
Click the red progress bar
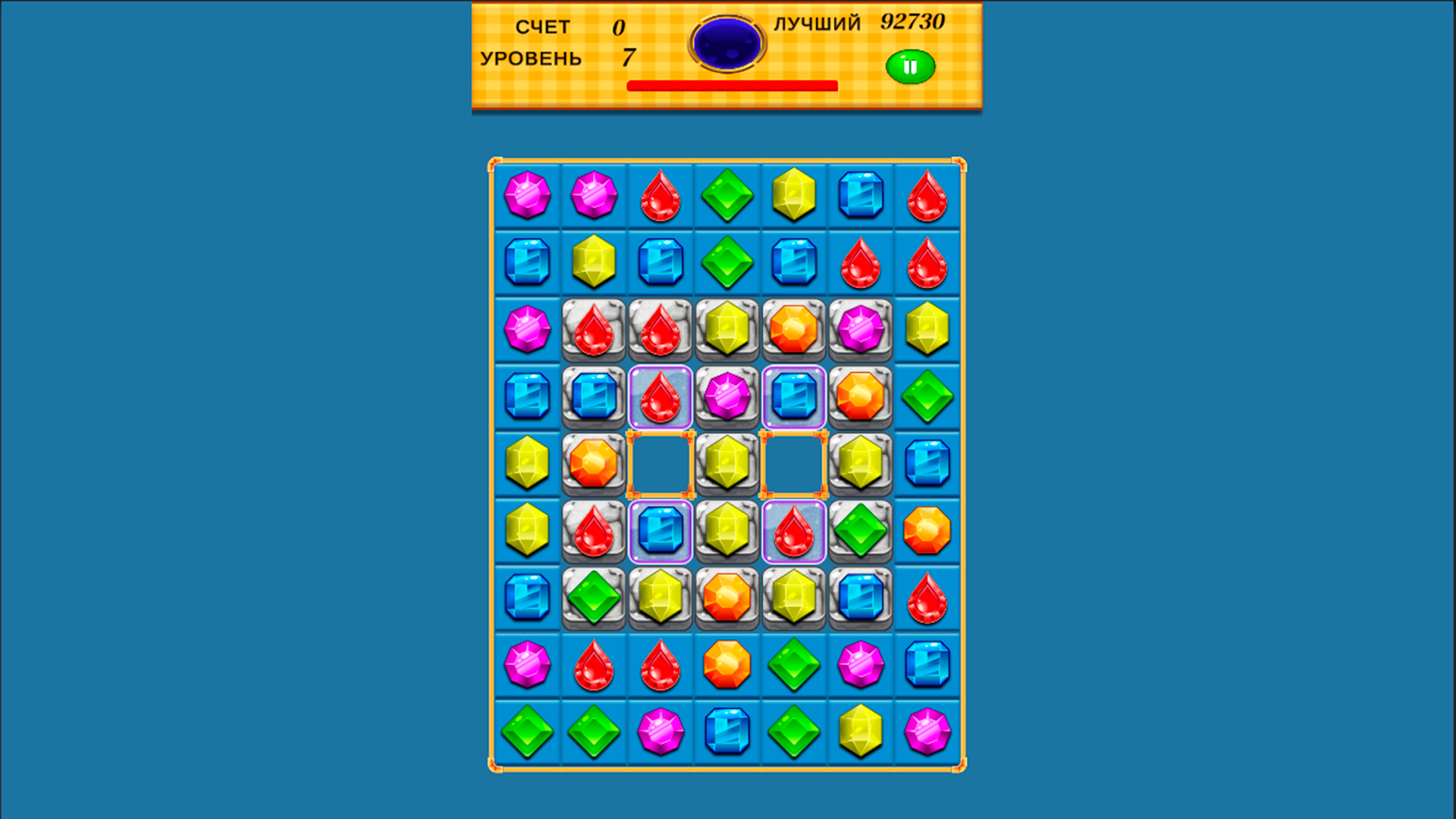[732, 87]
